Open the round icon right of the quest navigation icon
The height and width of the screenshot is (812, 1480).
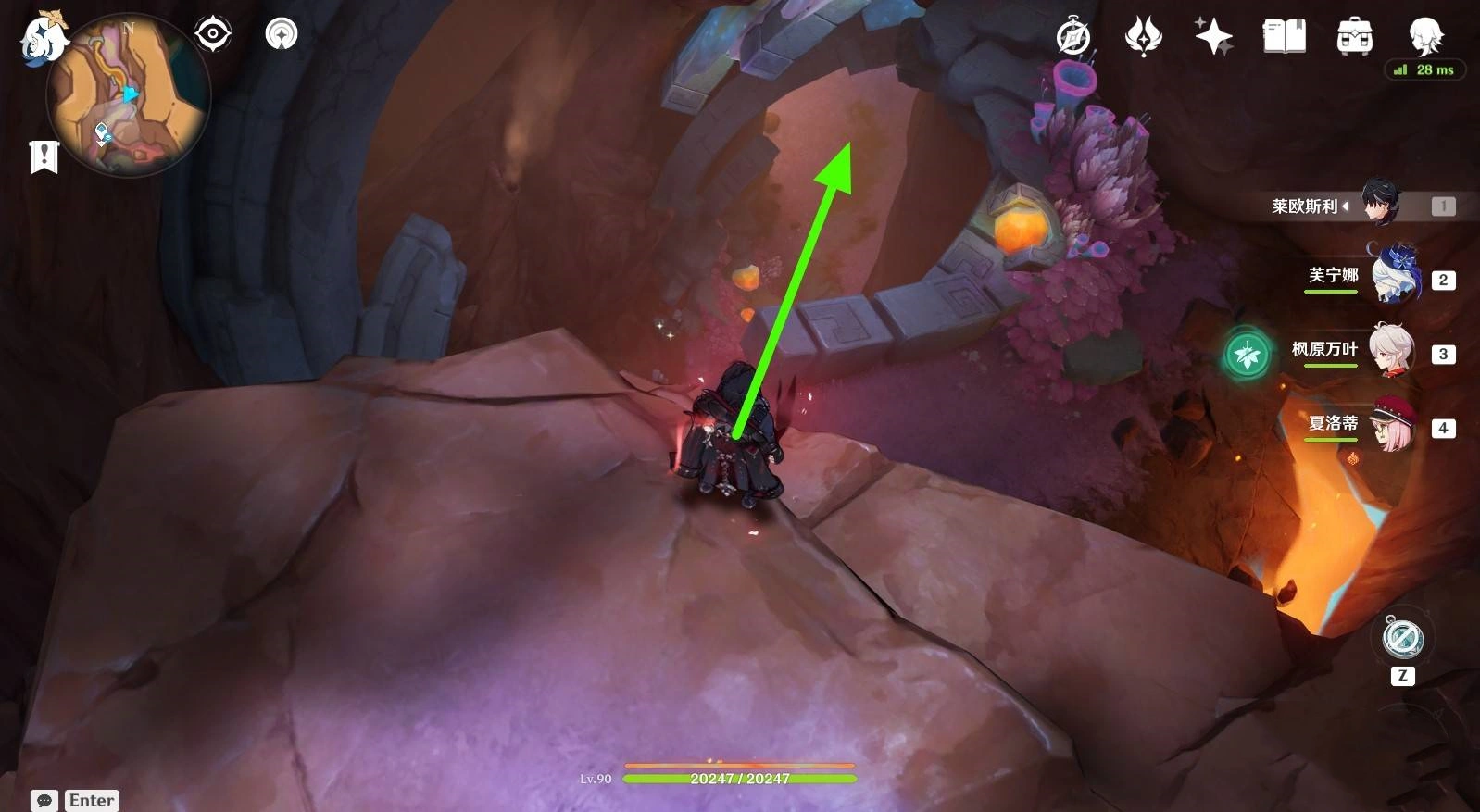282,35
